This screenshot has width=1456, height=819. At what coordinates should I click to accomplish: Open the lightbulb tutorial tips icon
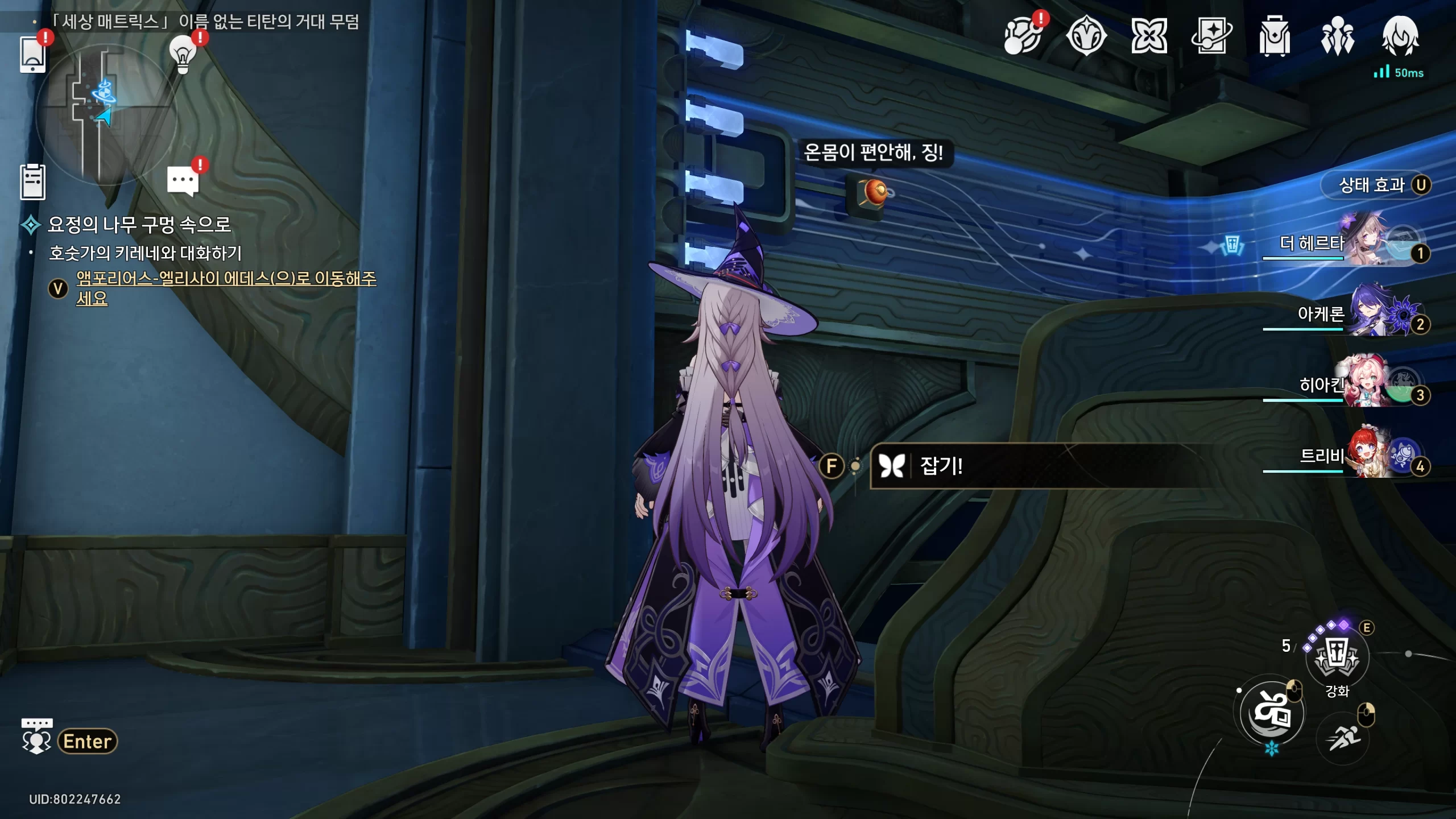[183, 54]
